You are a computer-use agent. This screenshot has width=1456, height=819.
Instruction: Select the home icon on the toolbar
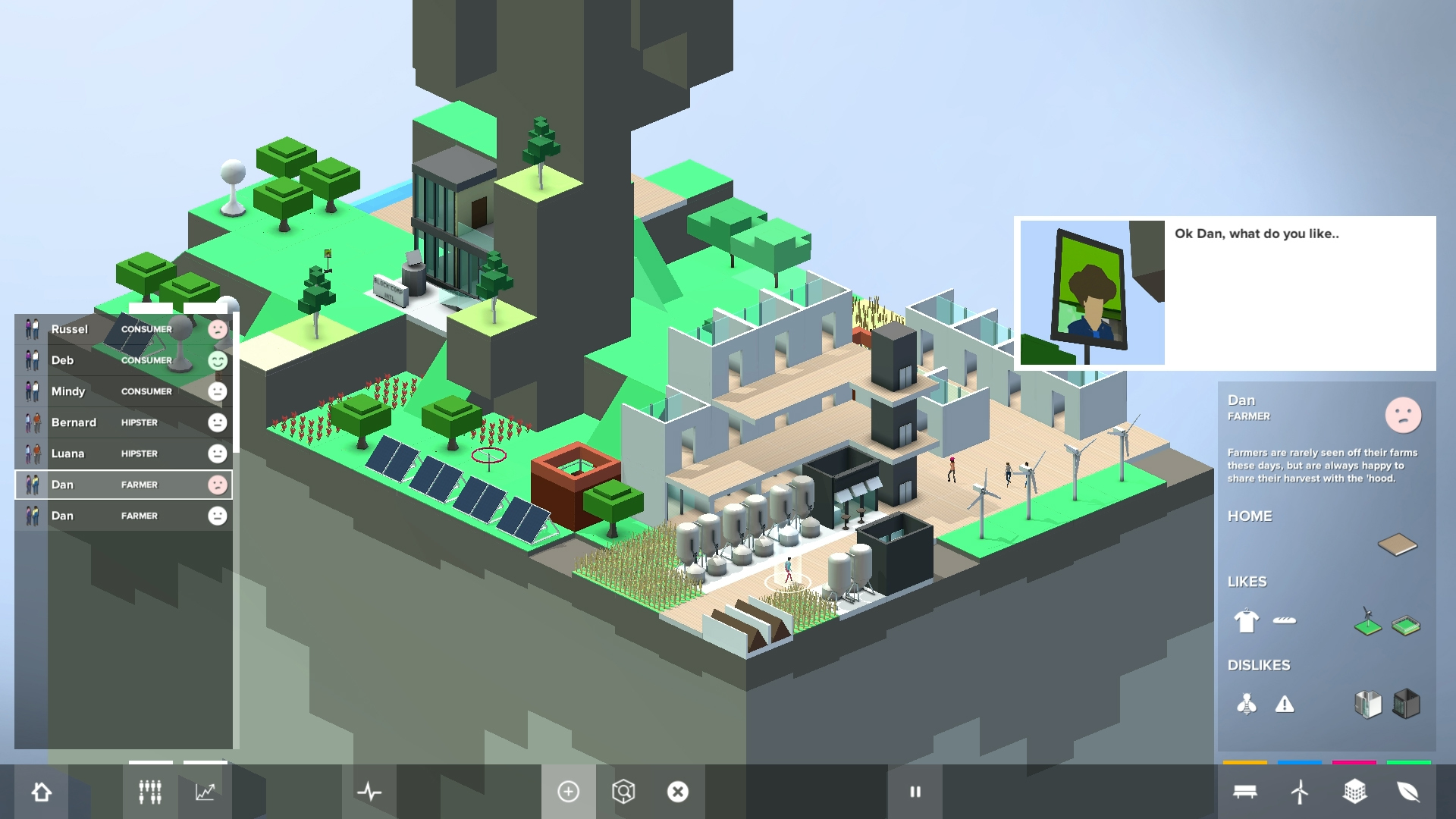click(42, 791)
